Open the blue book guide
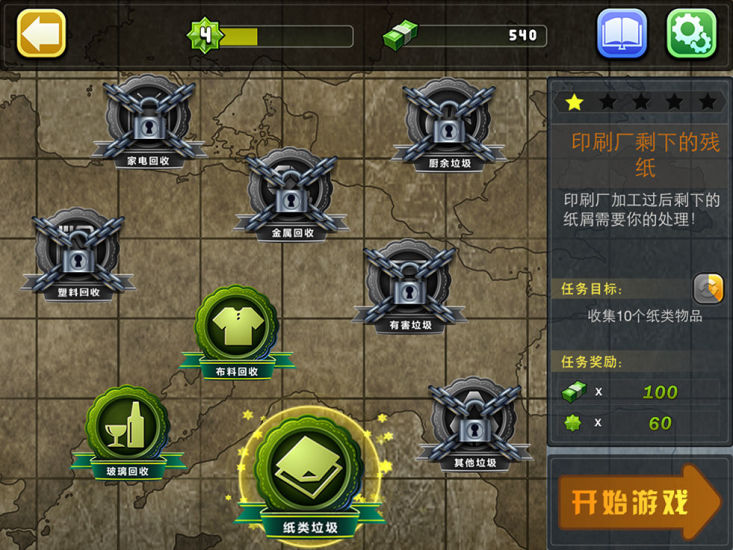 (622, 34)
